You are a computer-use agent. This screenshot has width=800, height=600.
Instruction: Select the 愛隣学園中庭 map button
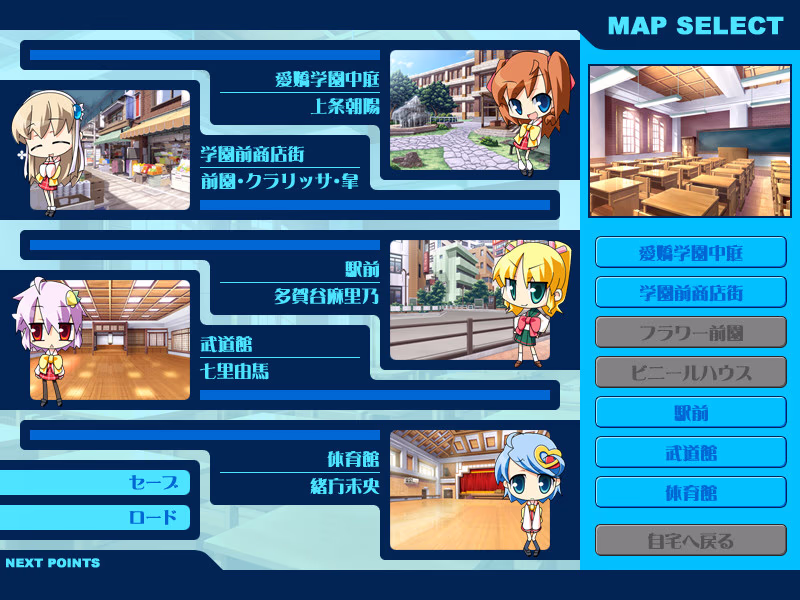[x=690, y=252]
